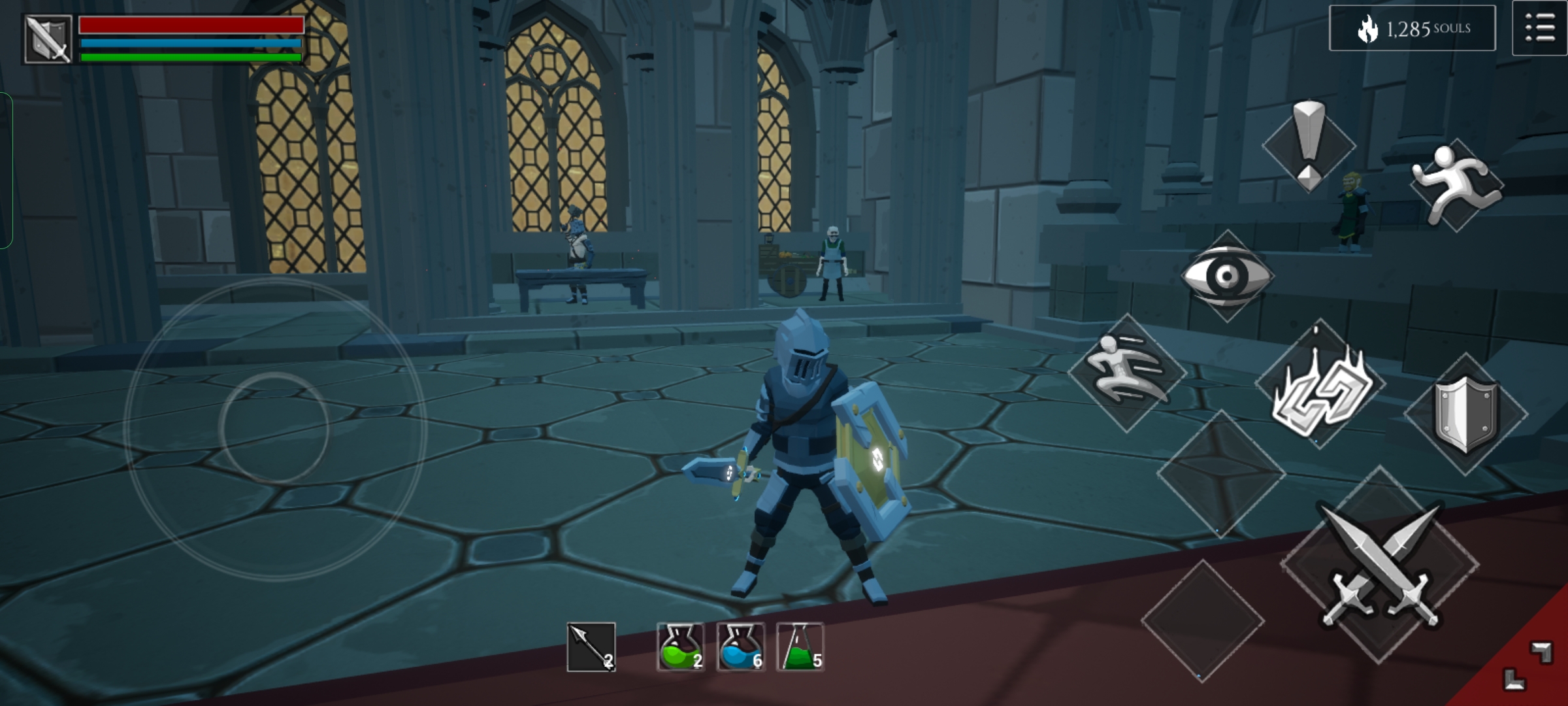Raise shield with the block button
This screenshot has height=706, width=1568.
pyautogui.click(x=1465, y=414)
